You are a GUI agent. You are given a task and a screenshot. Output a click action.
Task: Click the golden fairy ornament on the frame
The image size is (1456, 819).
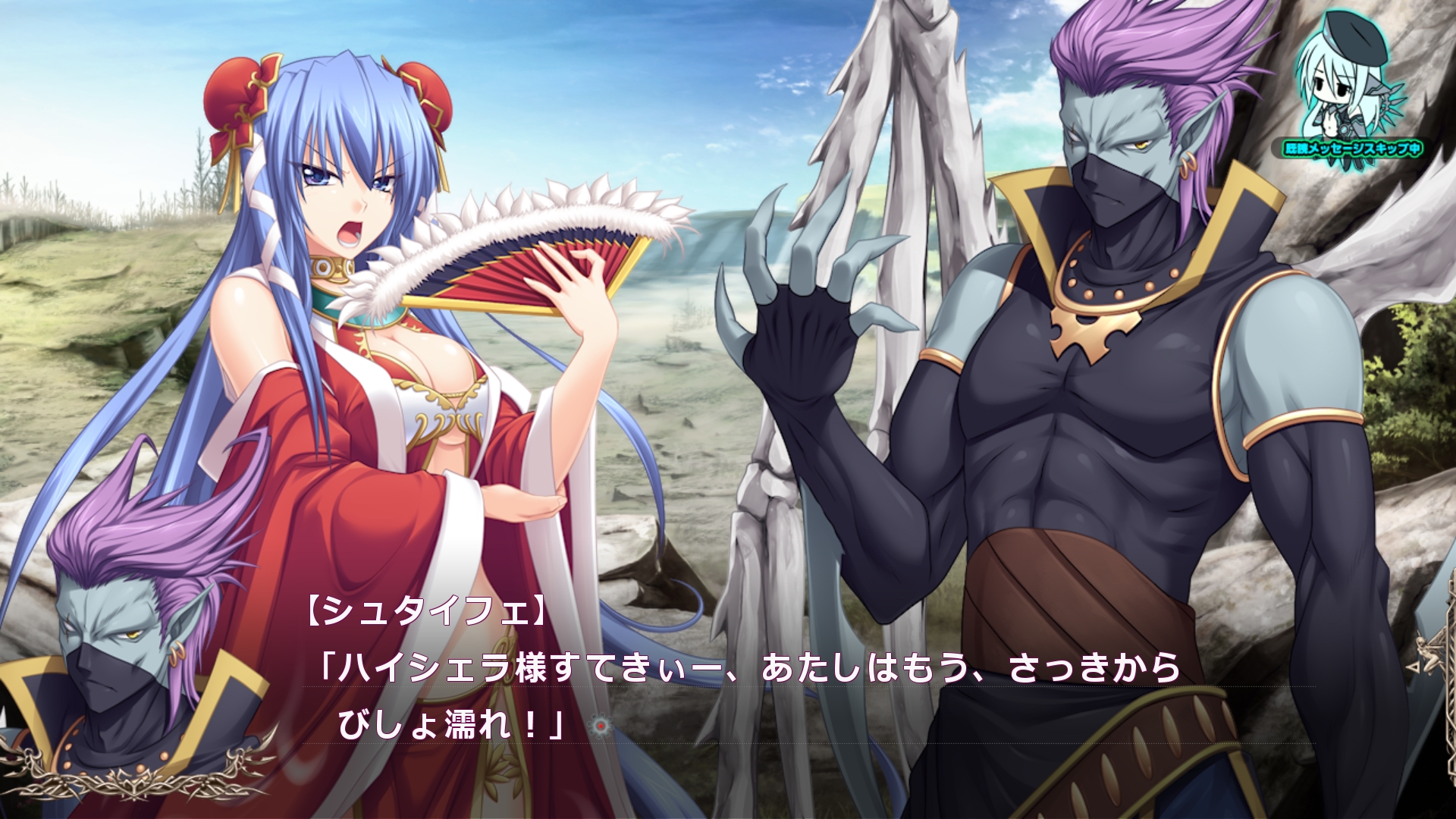[1430, 654]
